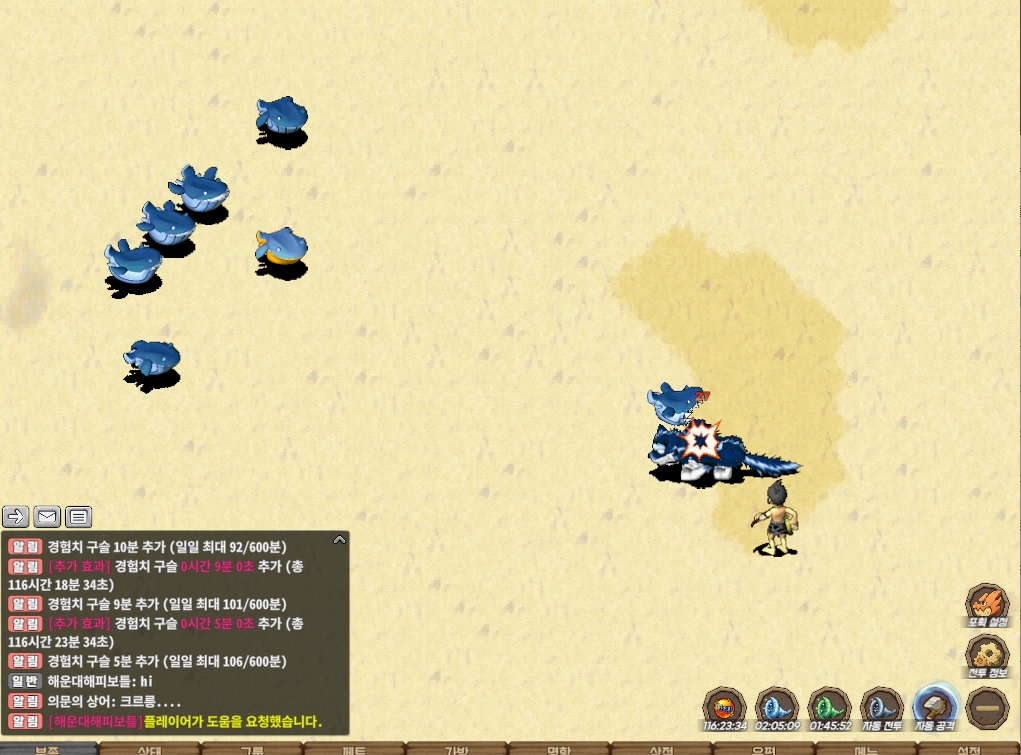Screen dimensions: 1021x755
Task: Open the mail envelope button
Action: click(47, 517)
